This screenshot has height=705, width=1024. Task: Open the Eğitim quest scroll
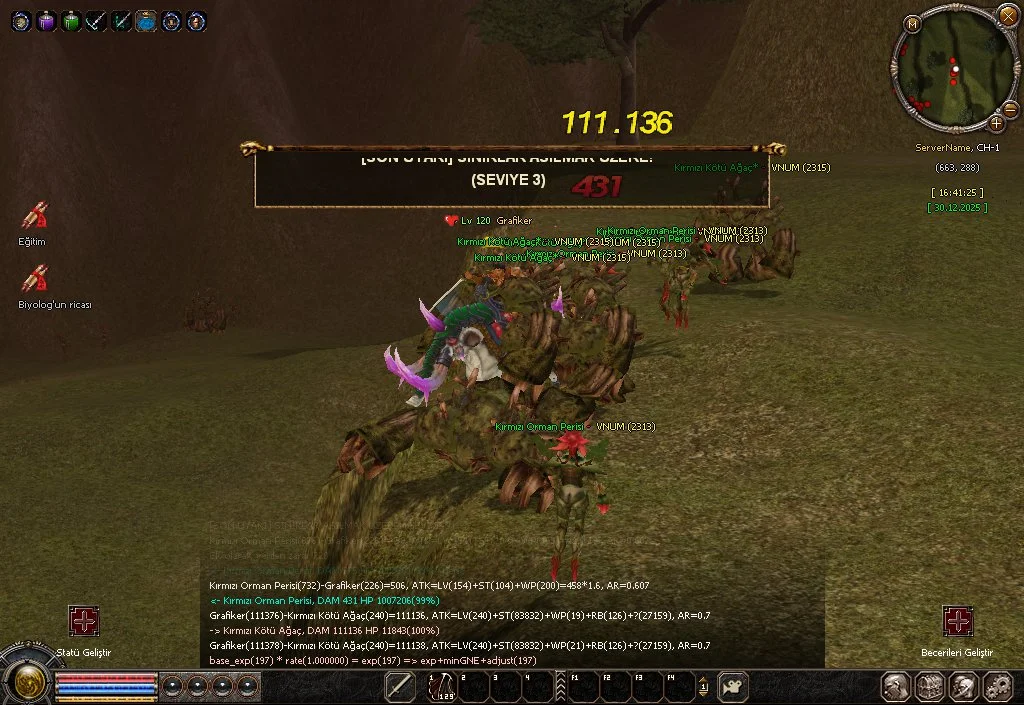point(34,216)
